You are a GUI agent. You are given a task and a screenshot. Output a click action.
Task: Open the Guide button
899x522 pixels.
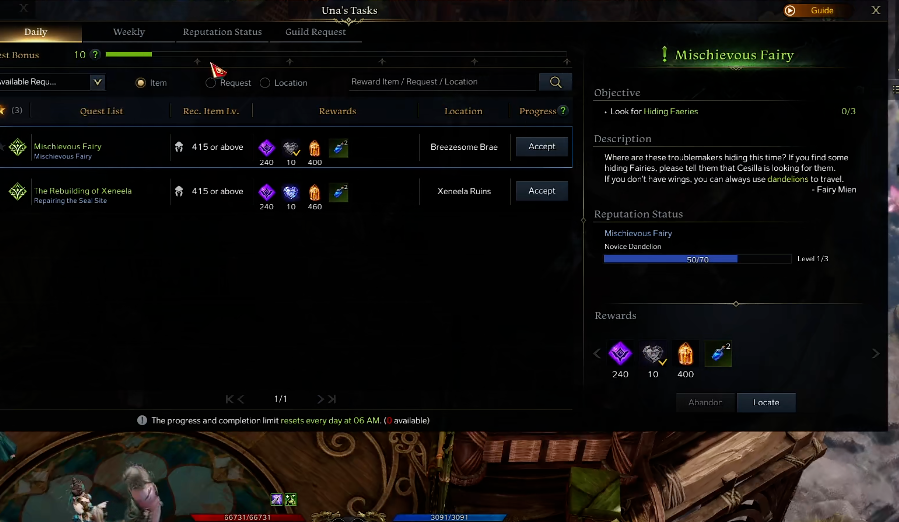point(812,11)
